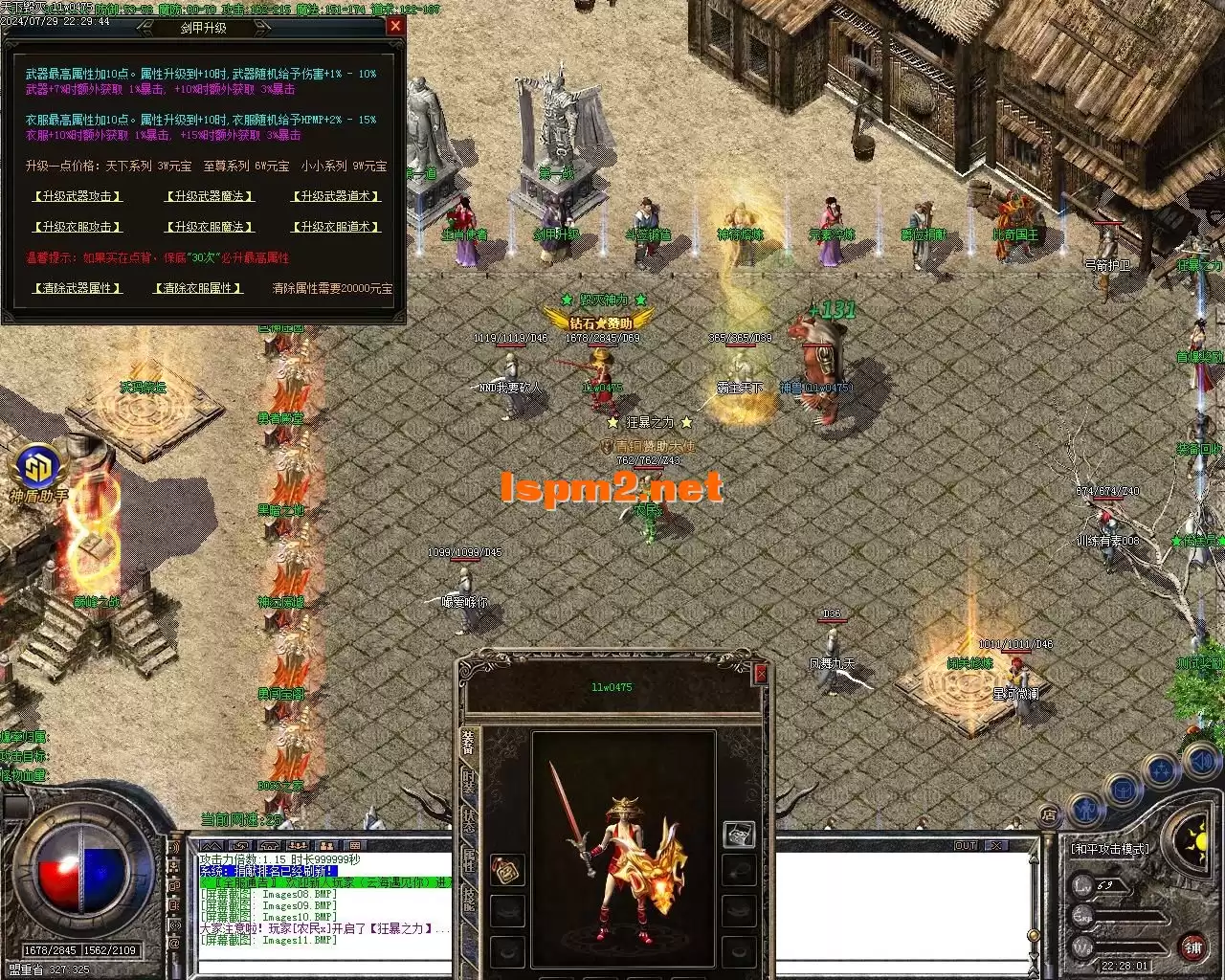Viewport: 1225px width, 980px height.
Task: Open the red 铺 stall button
Action: [x=1193, y=948]
